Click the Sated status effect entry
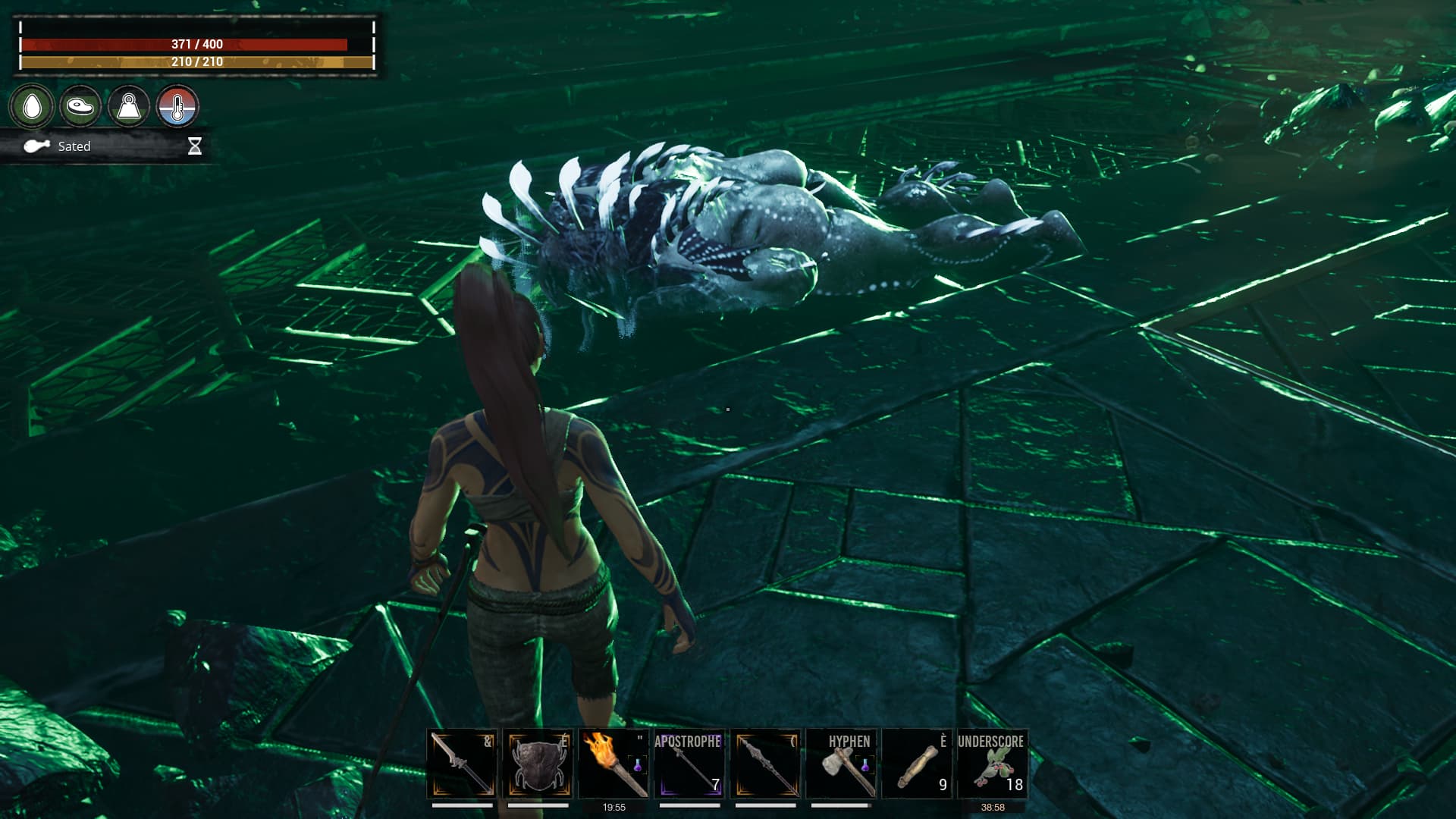Image resolution: width=1456 pixels, height=819 pixels. click(x=74, y=146)
